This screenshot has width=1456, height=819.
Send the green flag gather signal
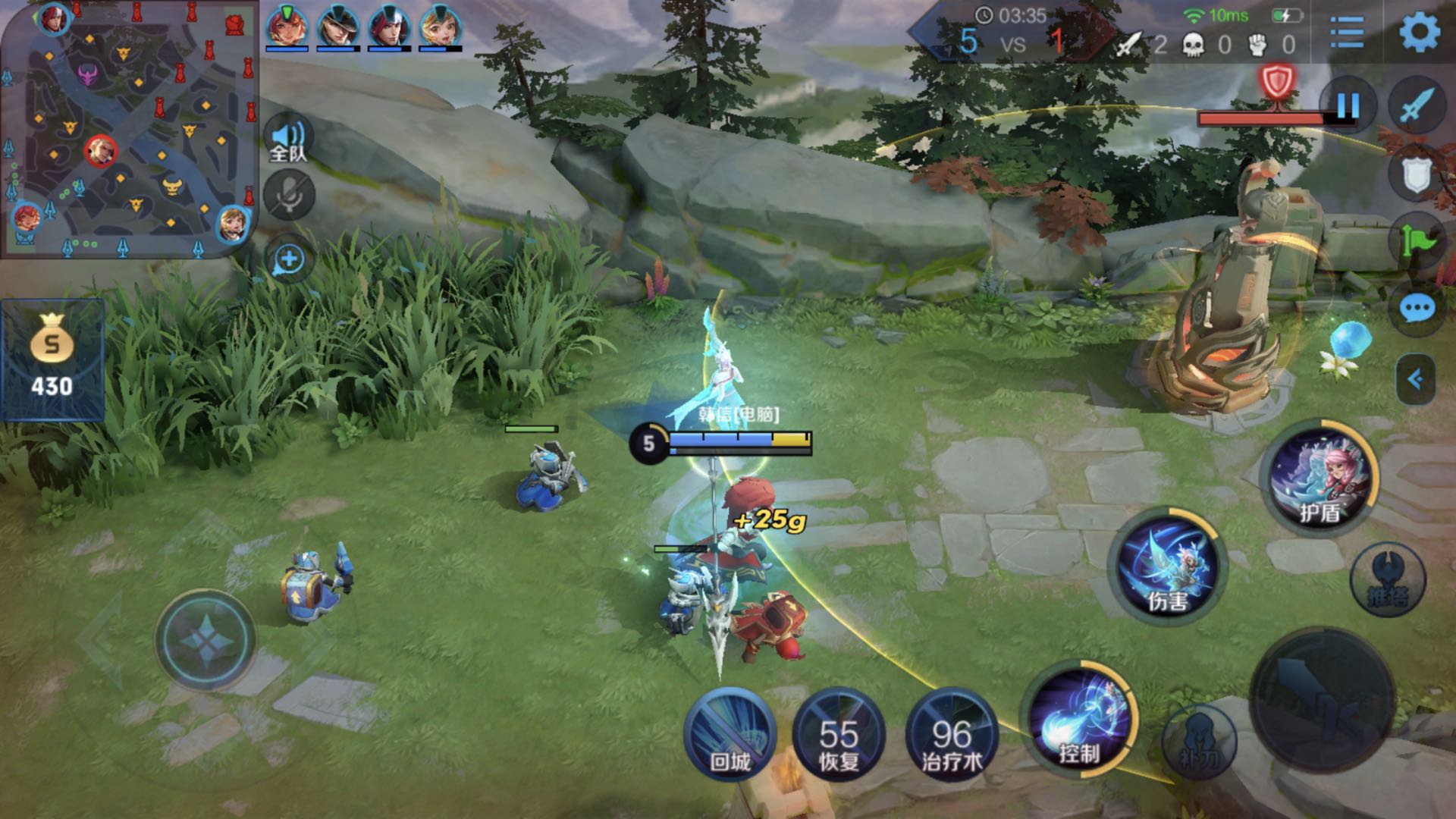coord(1417,241)
